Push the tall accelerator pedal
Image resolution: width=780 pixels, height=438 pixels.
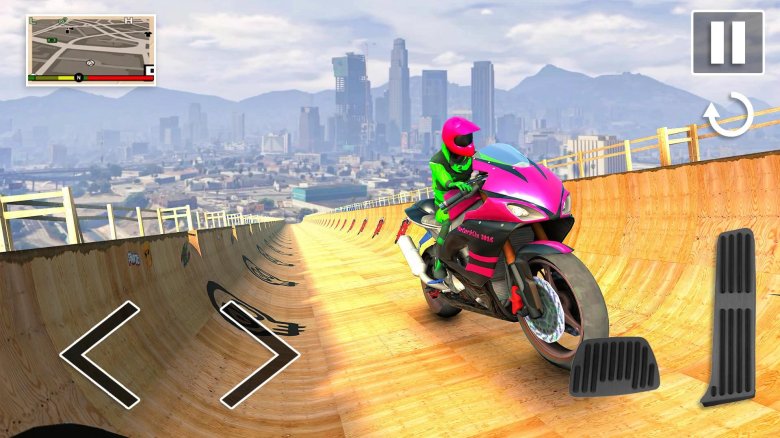(x=728, y=316)
